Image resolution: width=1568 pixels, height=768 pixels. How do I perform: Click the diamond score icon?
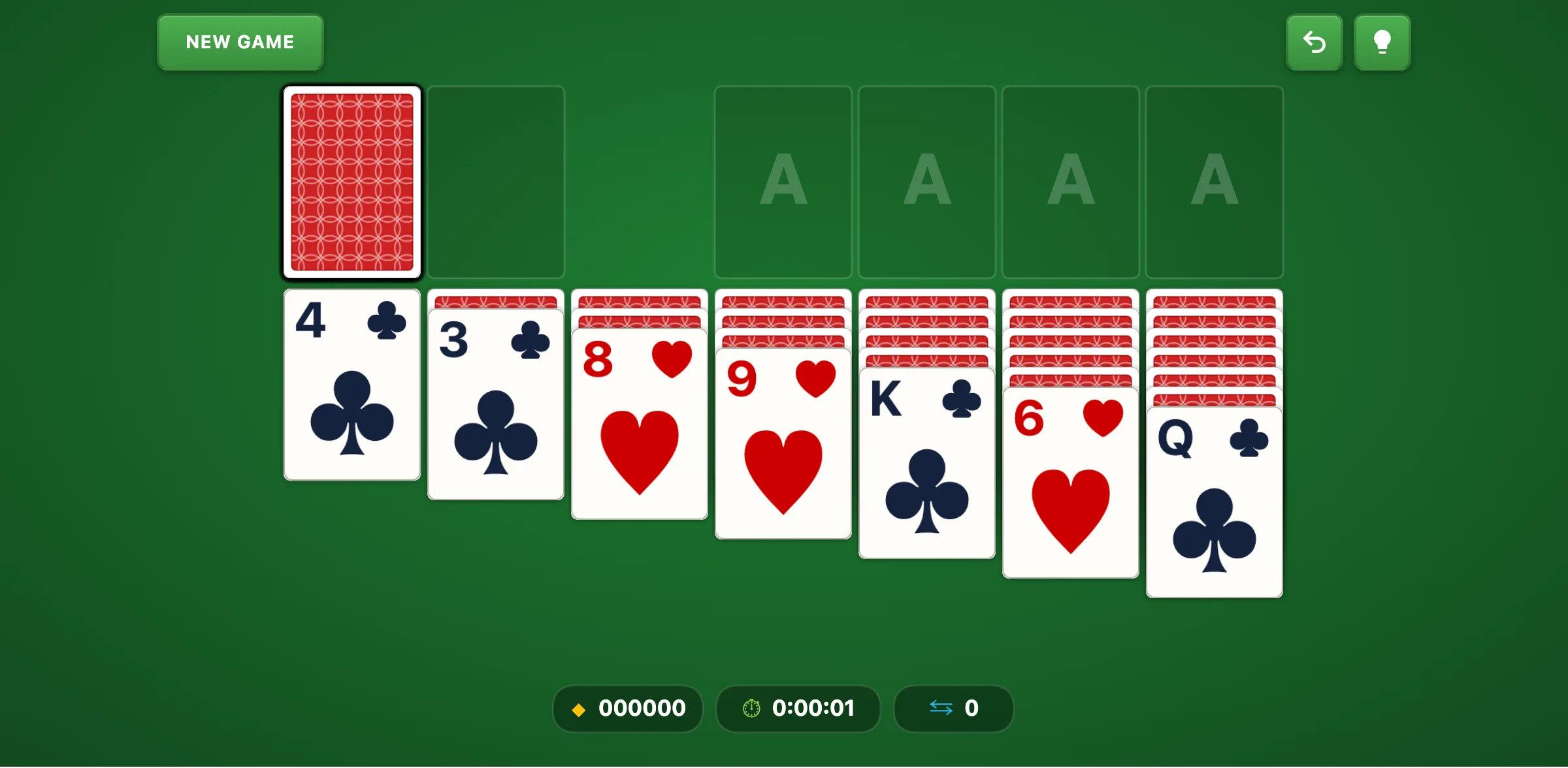[x=579, y=709]
